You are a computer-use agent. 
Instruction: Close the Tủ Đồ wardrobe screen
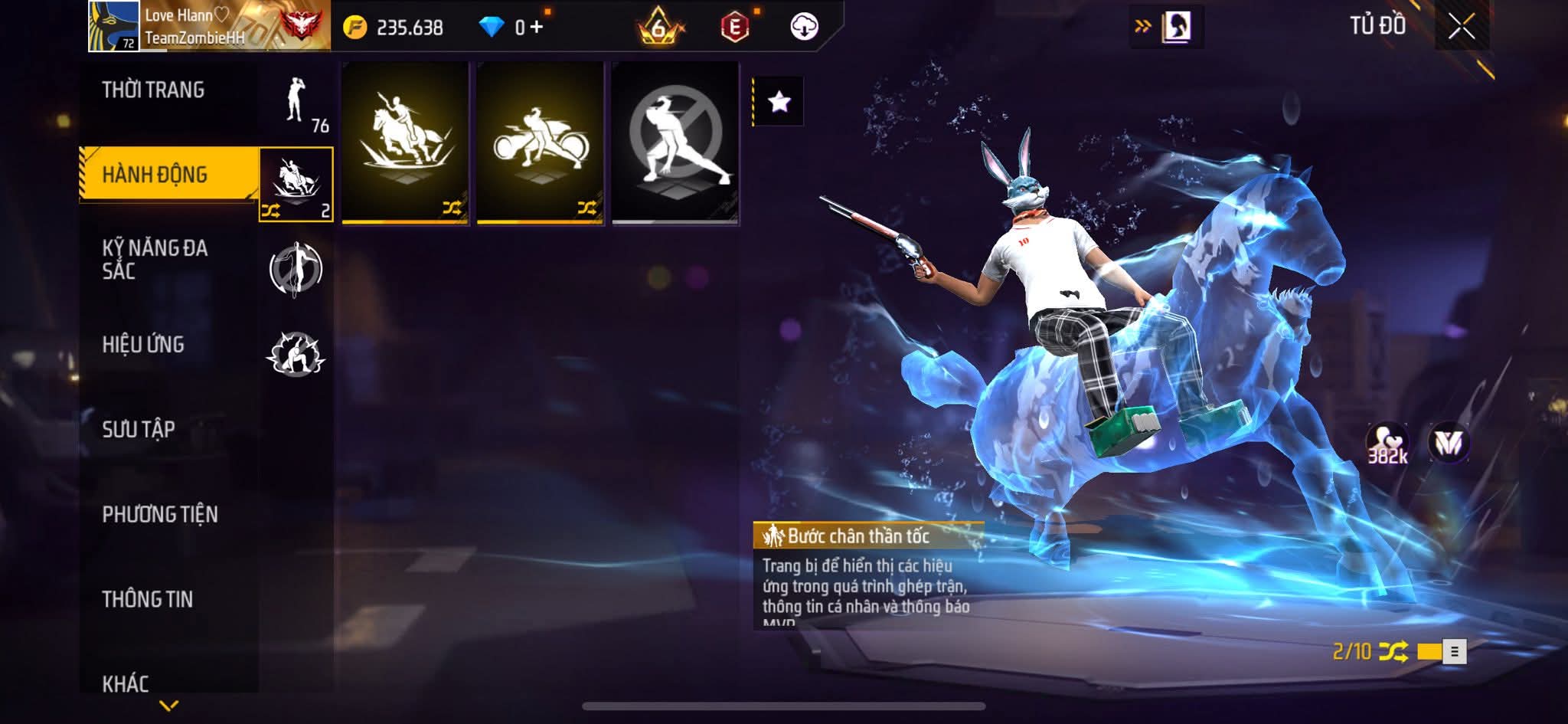click(x=1461, y=27)
